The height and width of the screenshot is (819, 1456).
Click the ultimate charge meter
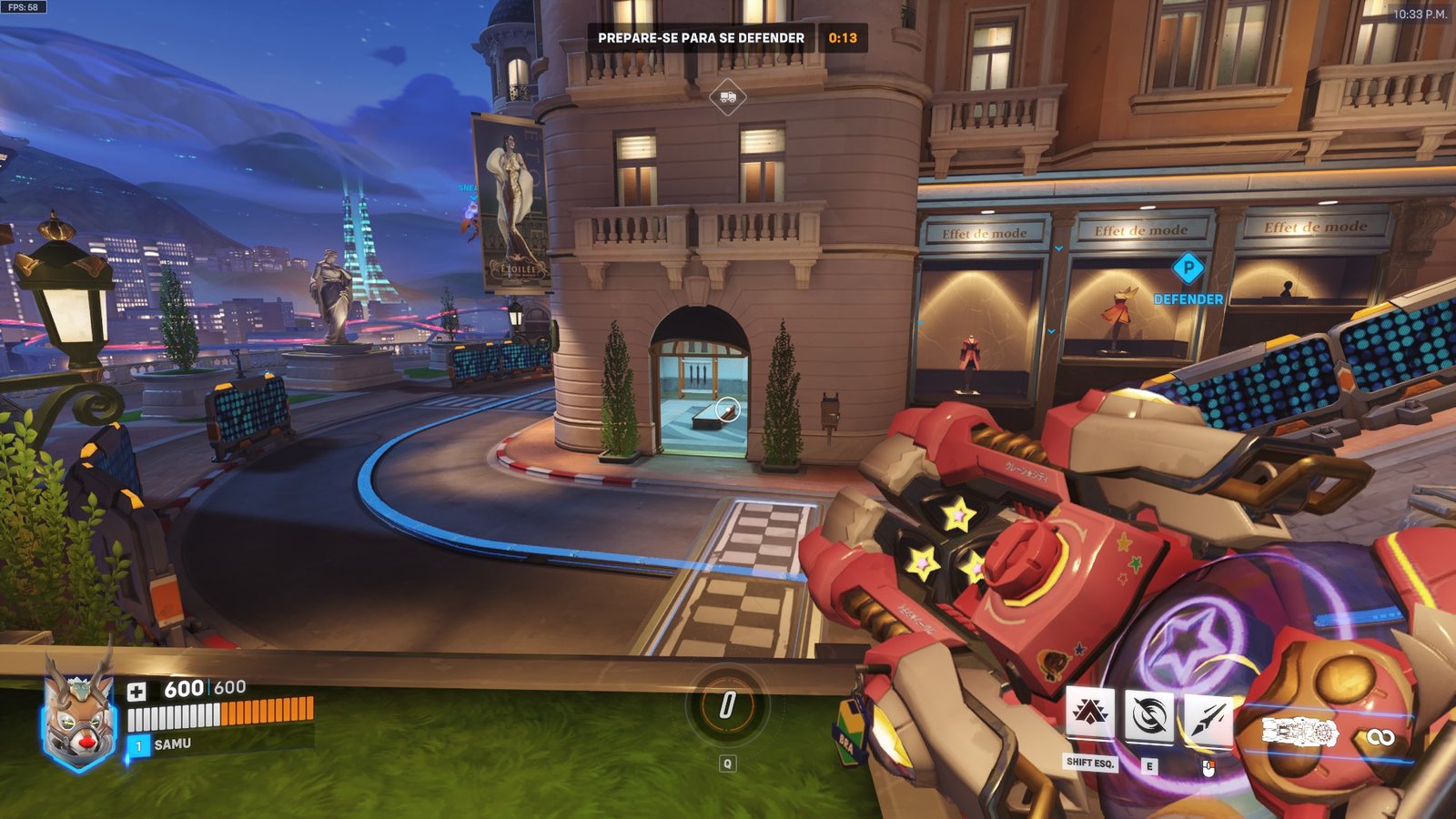tap(727, 704)
